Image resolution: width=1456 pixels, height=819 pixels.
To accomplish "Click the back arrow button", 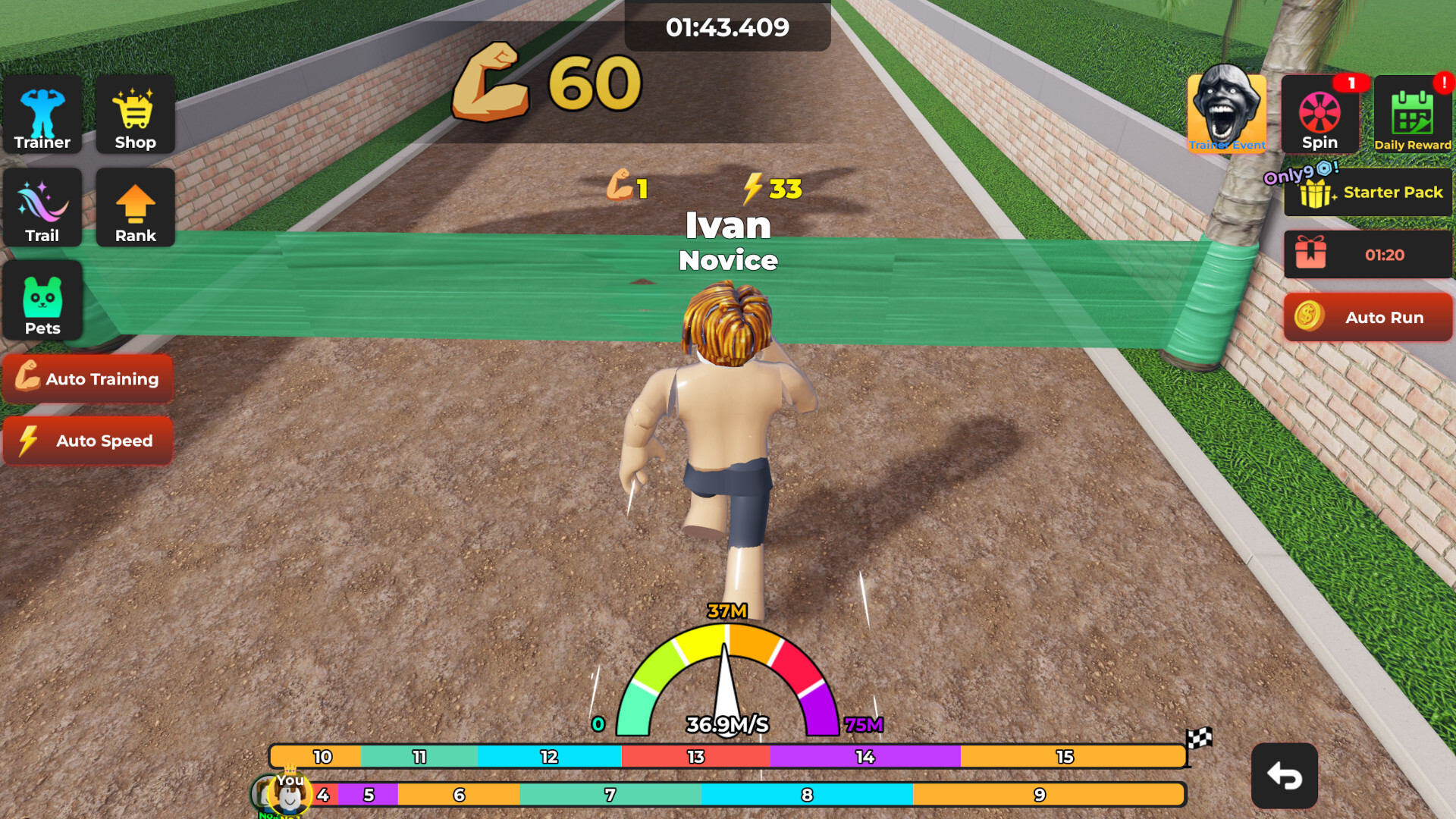I will coord(1283,776).
